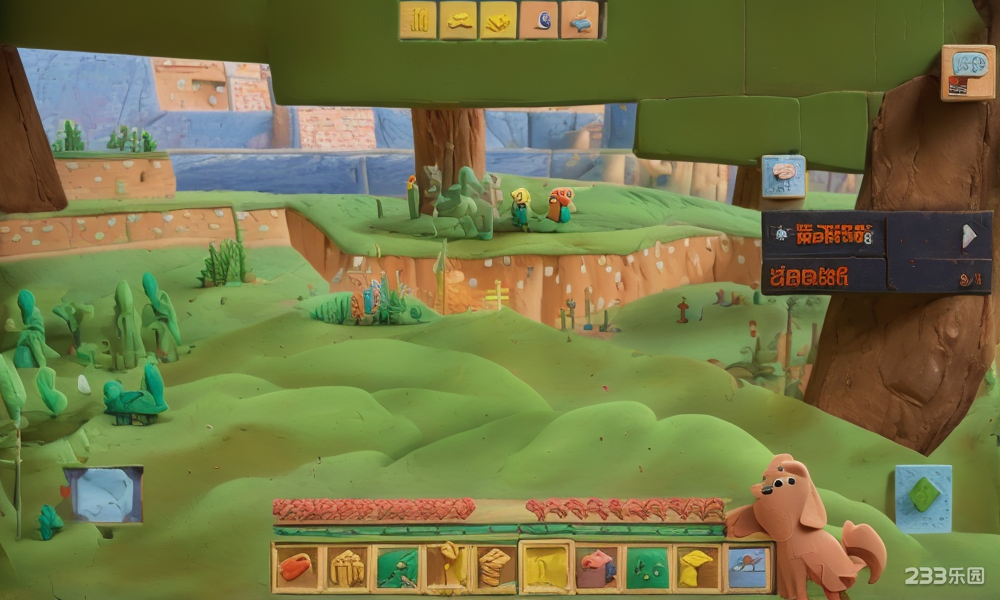Open the light blue framed tile
This screenshot has height=600, width=1000.
point(103,495)
